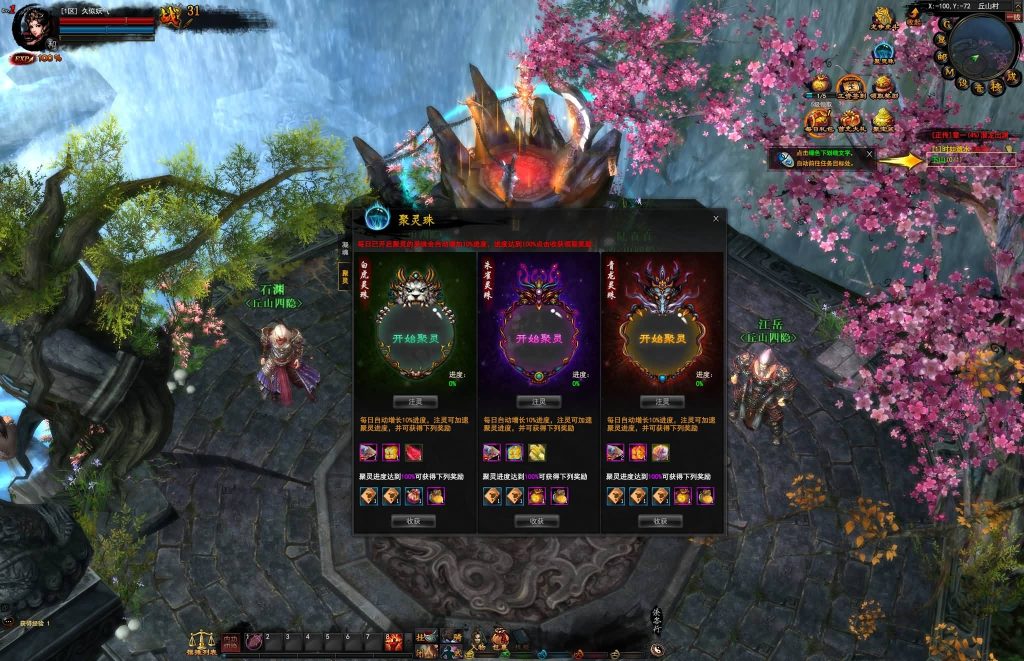Screen dimensions: 1024x661
Task: Open the 工资签到 sign-in icon
Action: pos(851,86)
